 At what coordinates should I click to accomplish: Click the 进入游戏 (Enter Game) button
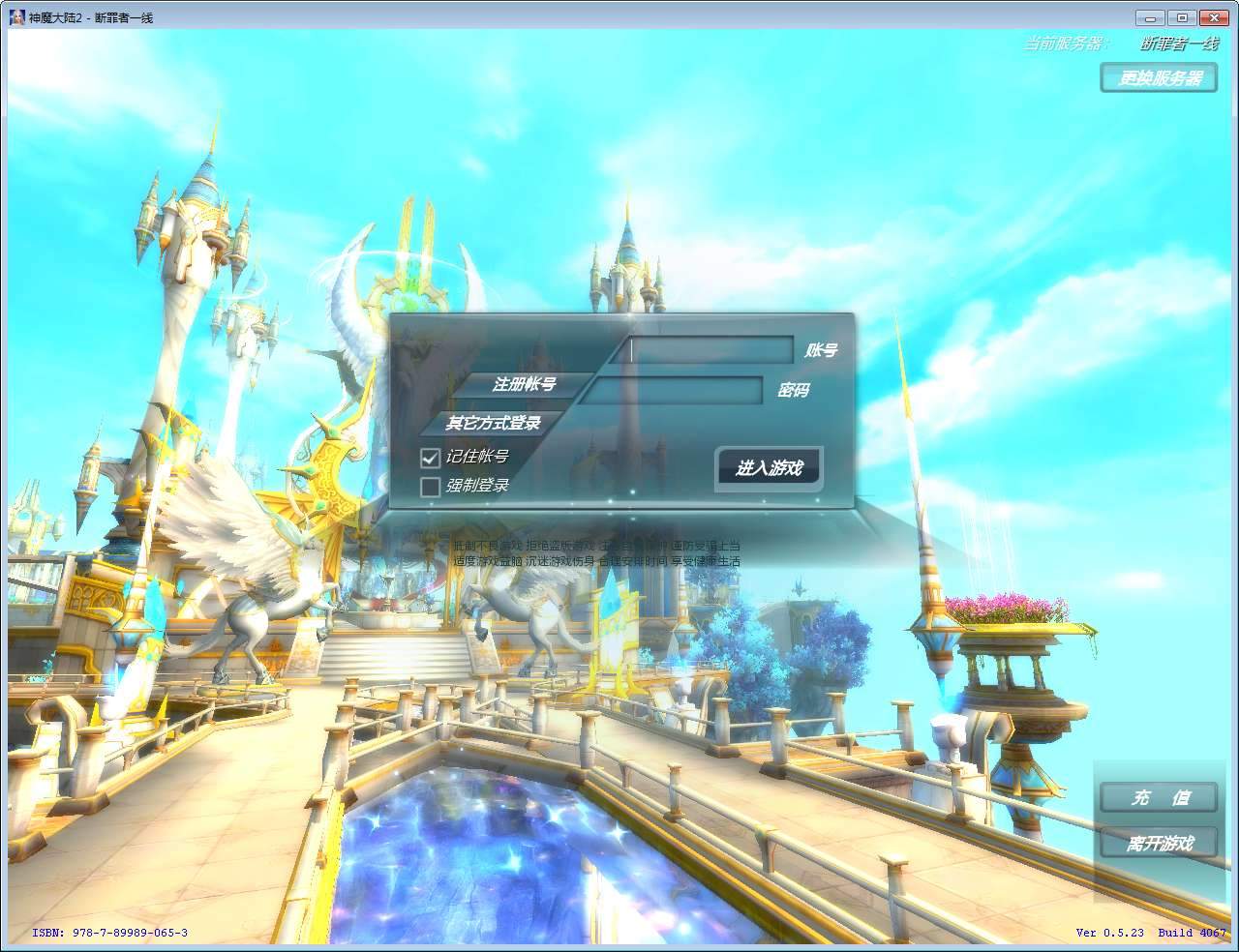coord(768,466)
